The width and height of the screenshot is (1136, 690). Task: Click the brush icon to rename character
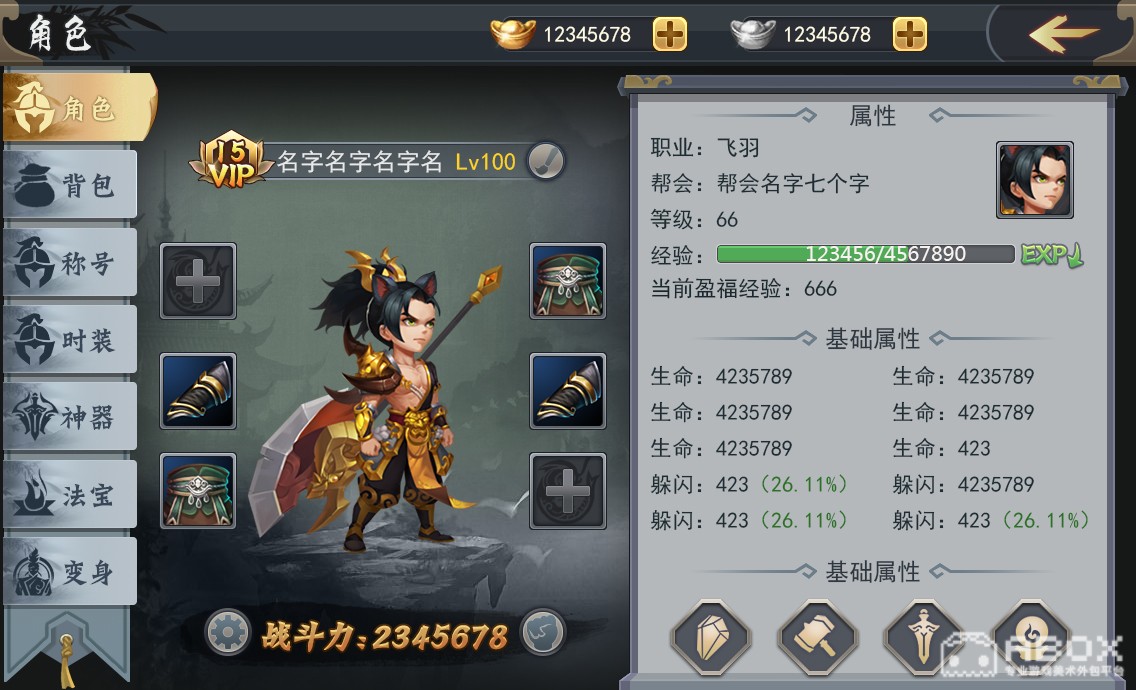tap(546, 160)
